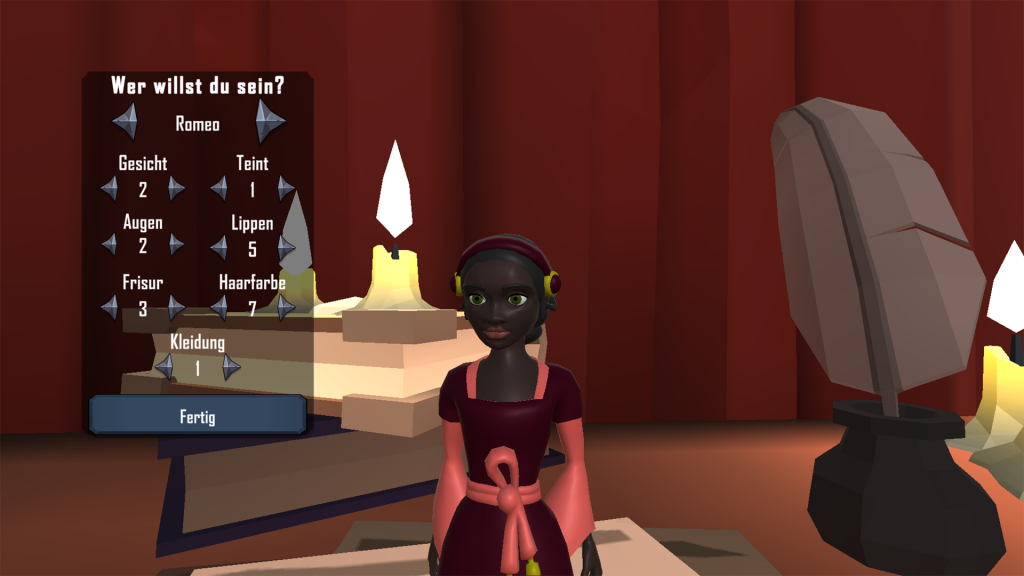The image size is (1024, 576).
Task: Choose the previous Augen style
Action: pos(110,244)
